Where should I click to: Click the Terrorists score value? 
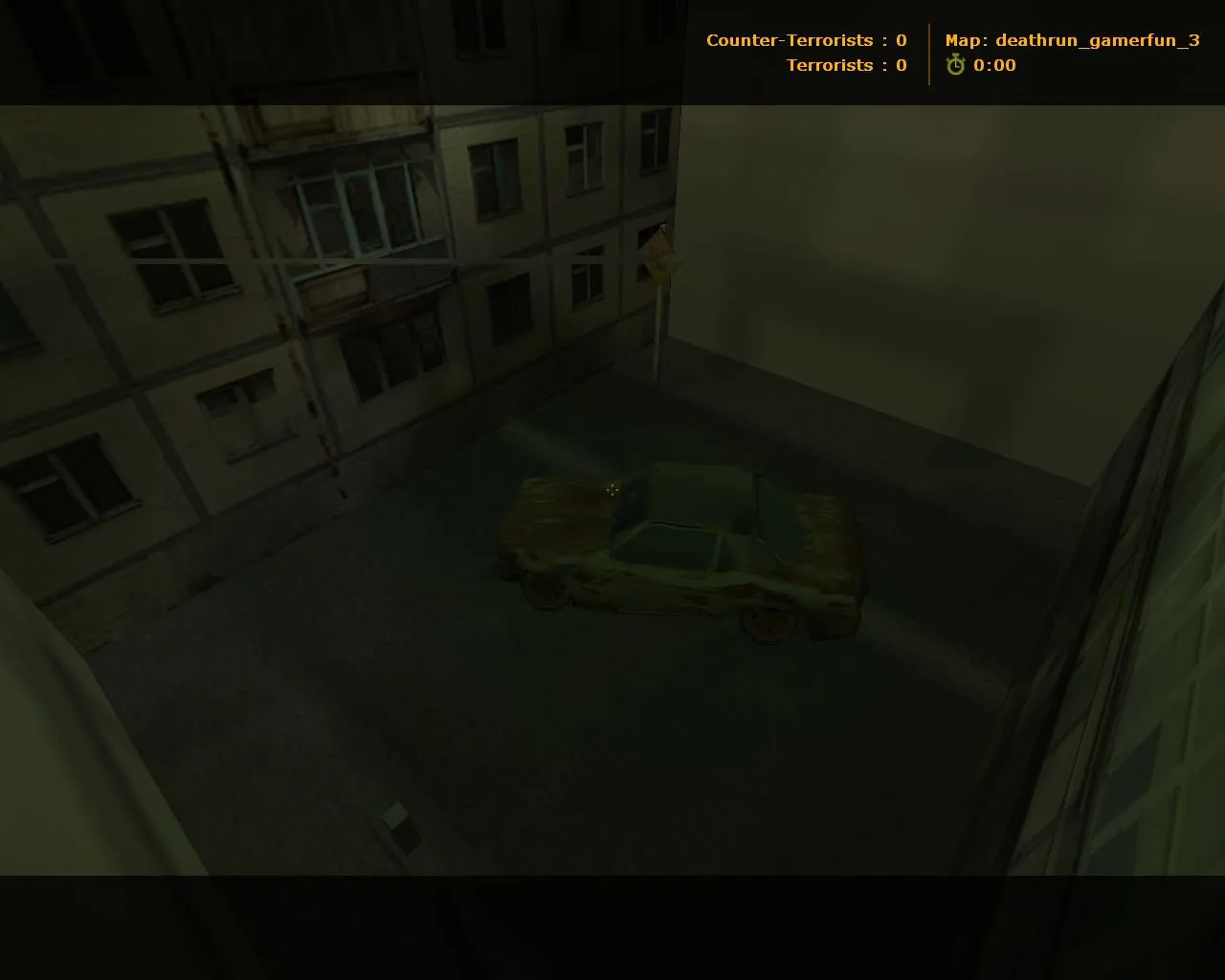click(900, 65)
